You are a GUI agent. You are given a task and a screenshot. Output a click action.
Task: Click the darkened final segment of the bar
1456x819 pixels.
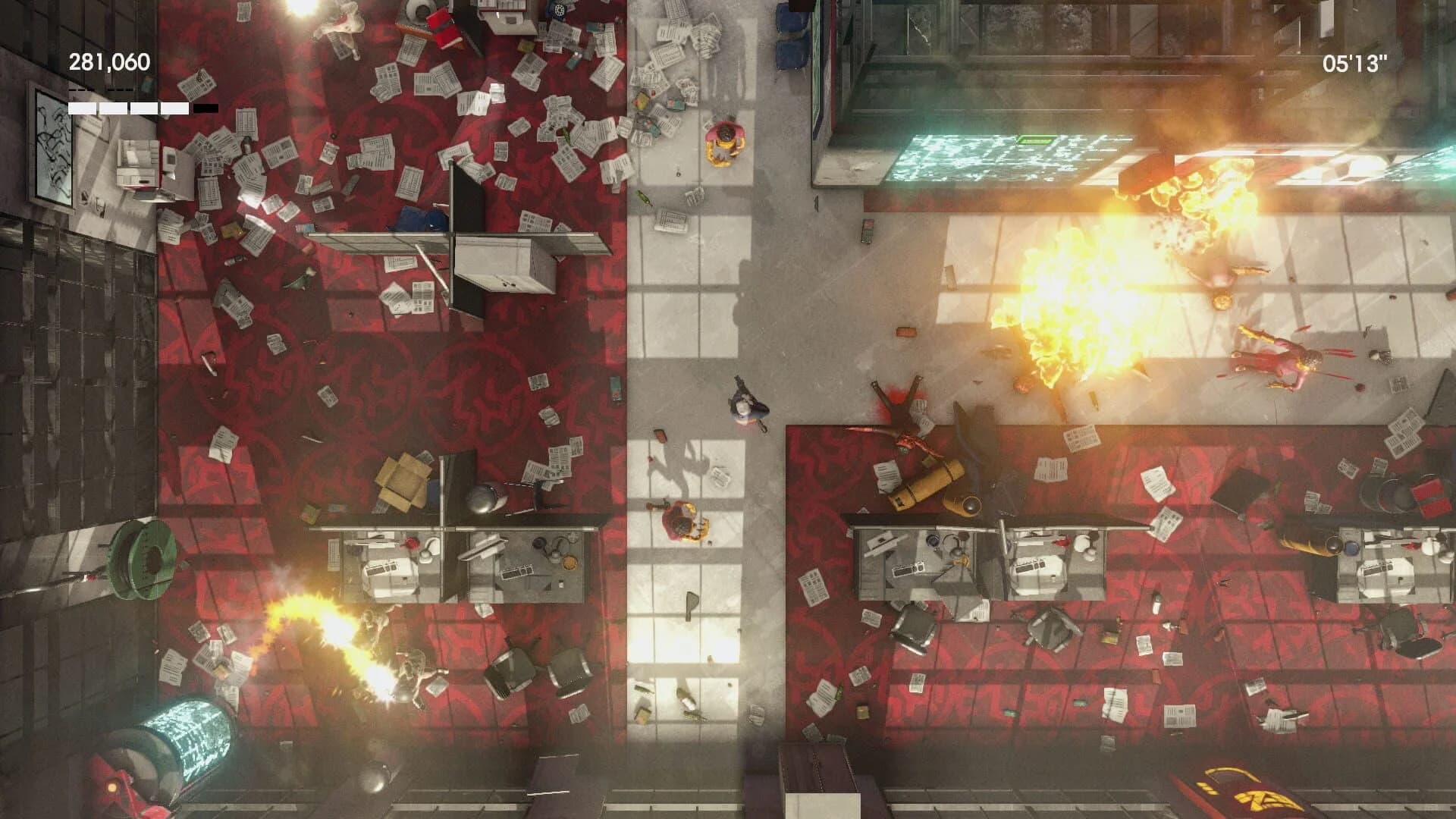pos(205,108)
